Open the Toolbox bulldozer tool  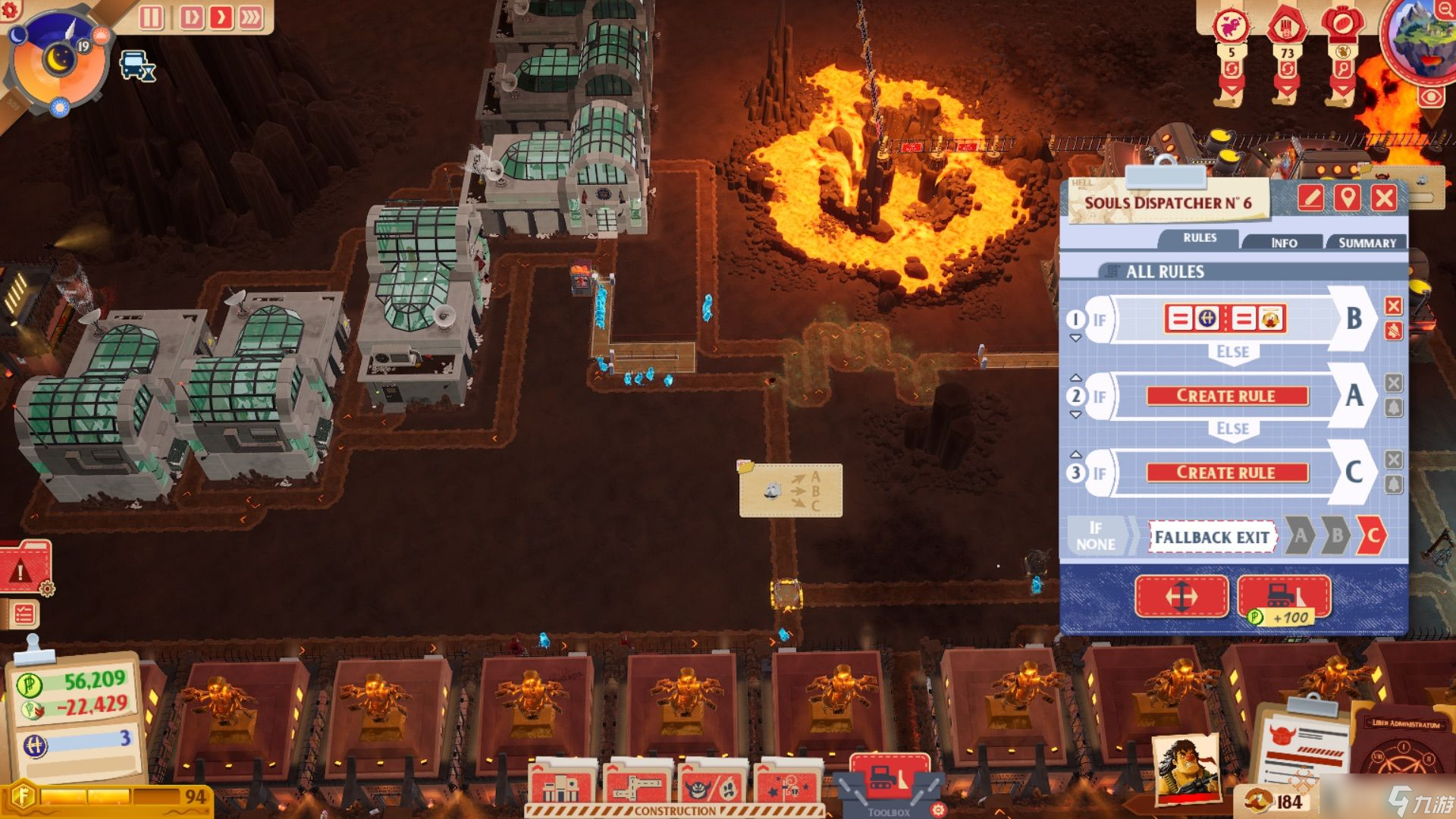(x=889, y=781)
